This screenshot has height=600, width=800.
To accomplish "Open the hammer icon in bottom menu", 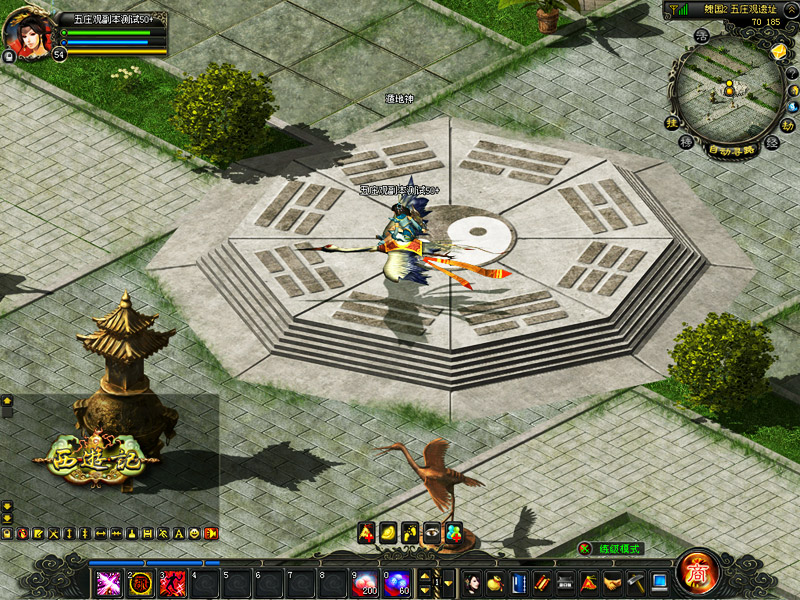I will coord(635,582).
